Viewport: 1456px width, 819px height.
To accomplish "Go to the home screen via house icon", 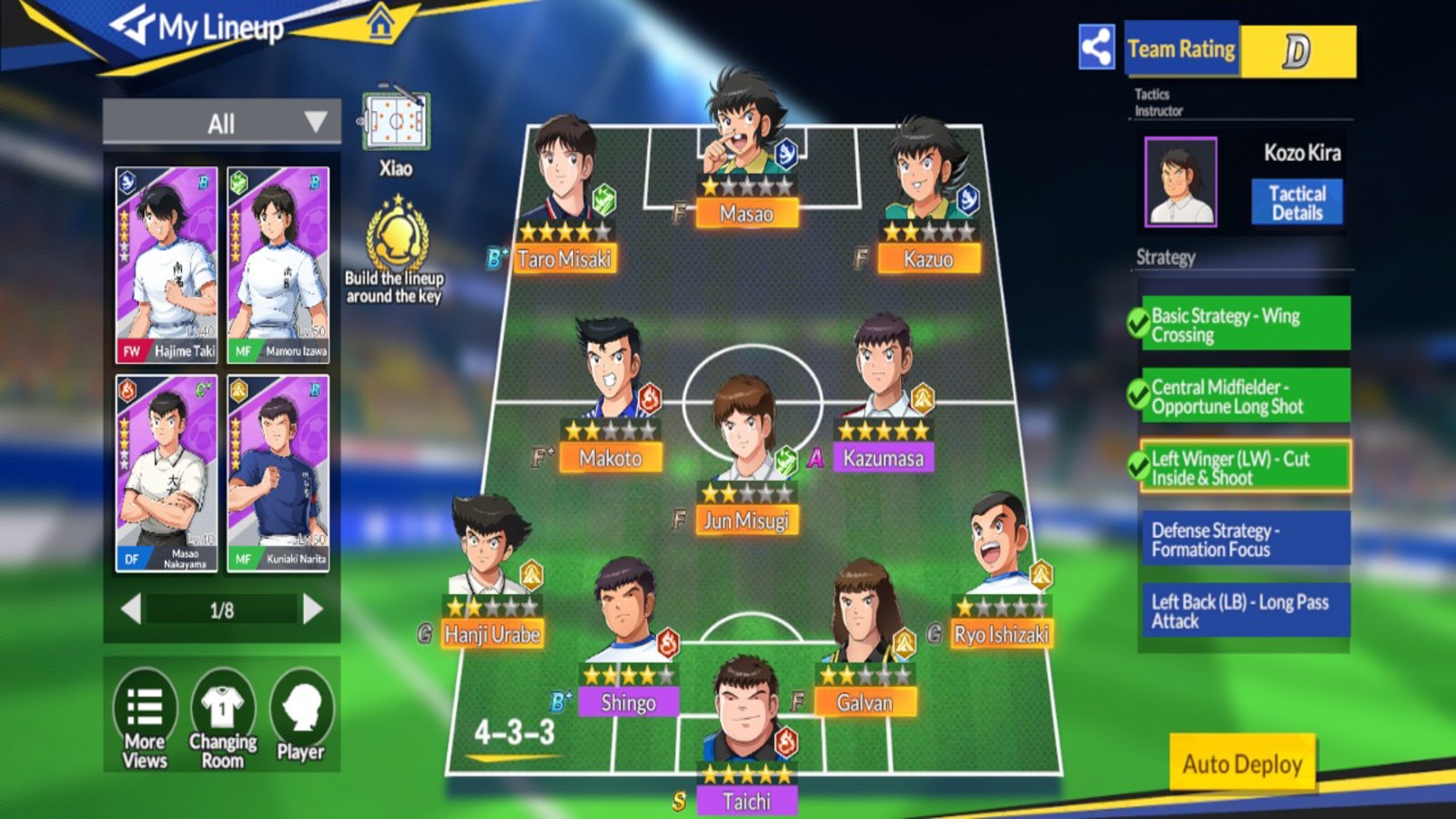I will pos(381,23).
